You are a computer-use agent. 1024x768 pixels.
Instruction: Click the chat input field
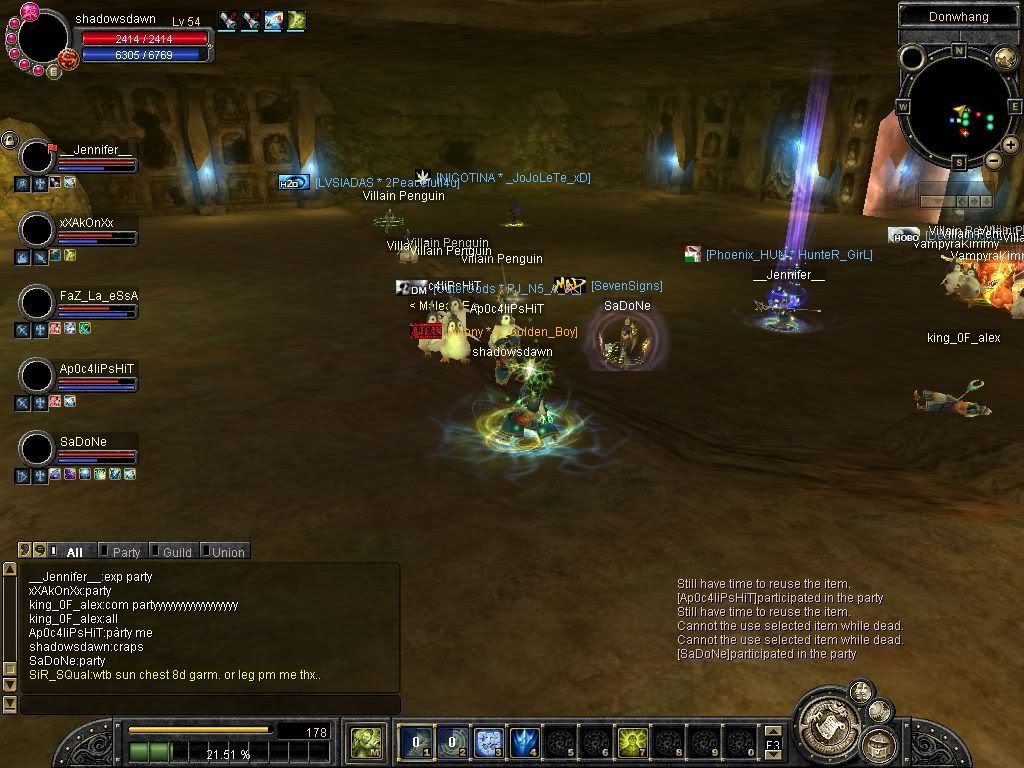210,705
